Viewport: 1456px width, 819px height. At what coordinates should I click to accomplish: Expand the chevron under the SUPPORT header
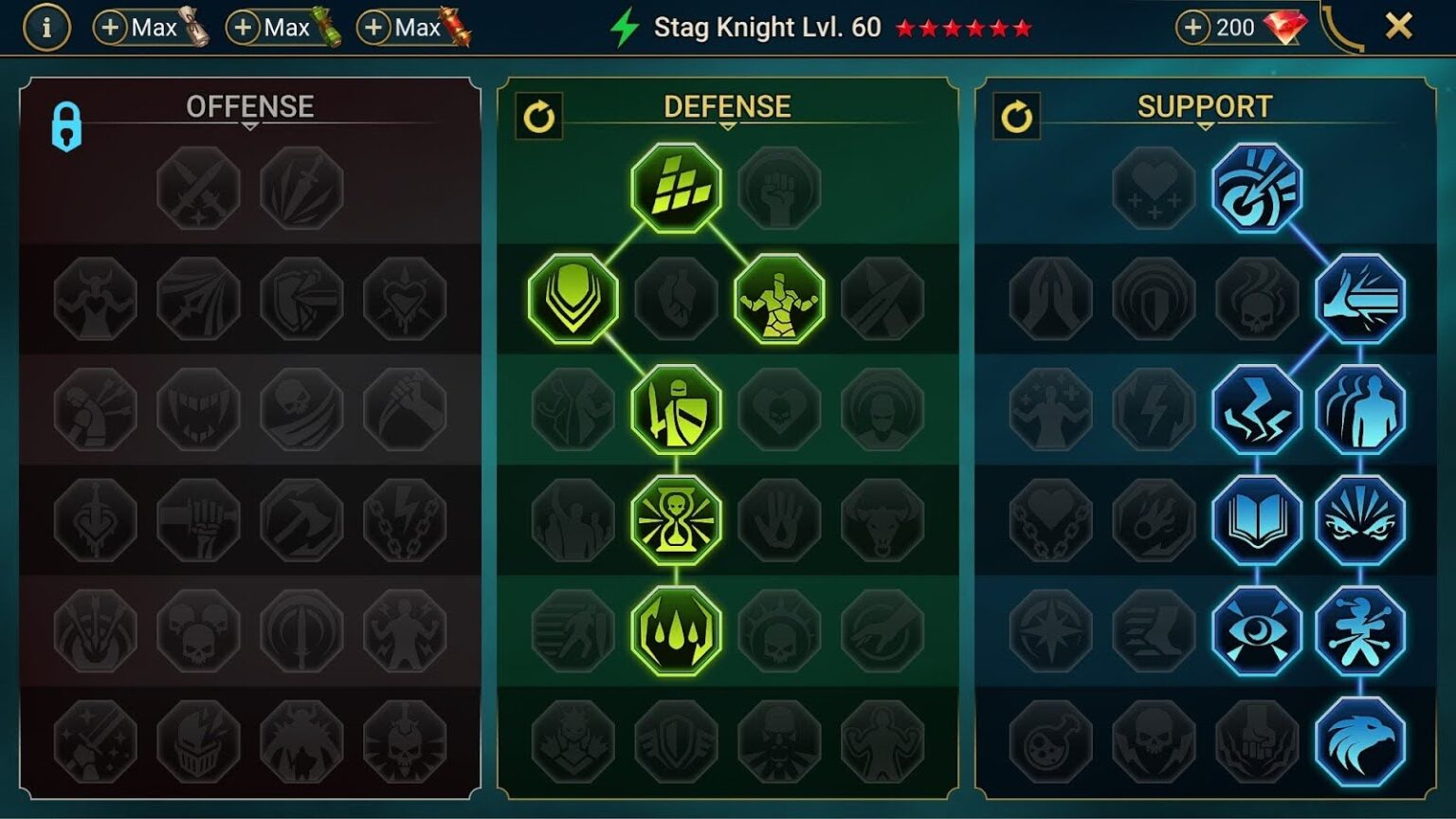pos(1204,124)
